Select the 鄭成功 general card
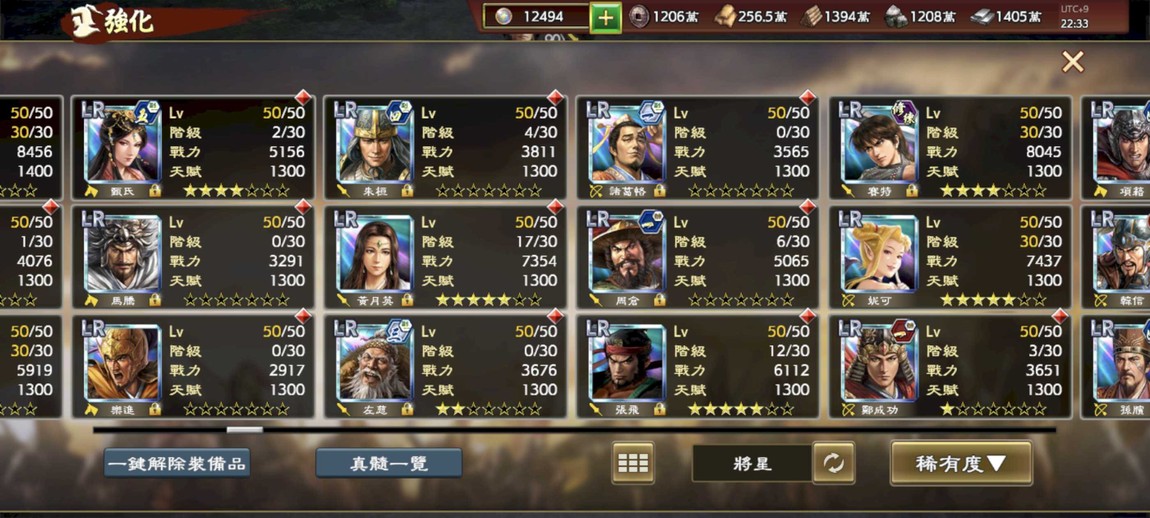 (949, 366)
